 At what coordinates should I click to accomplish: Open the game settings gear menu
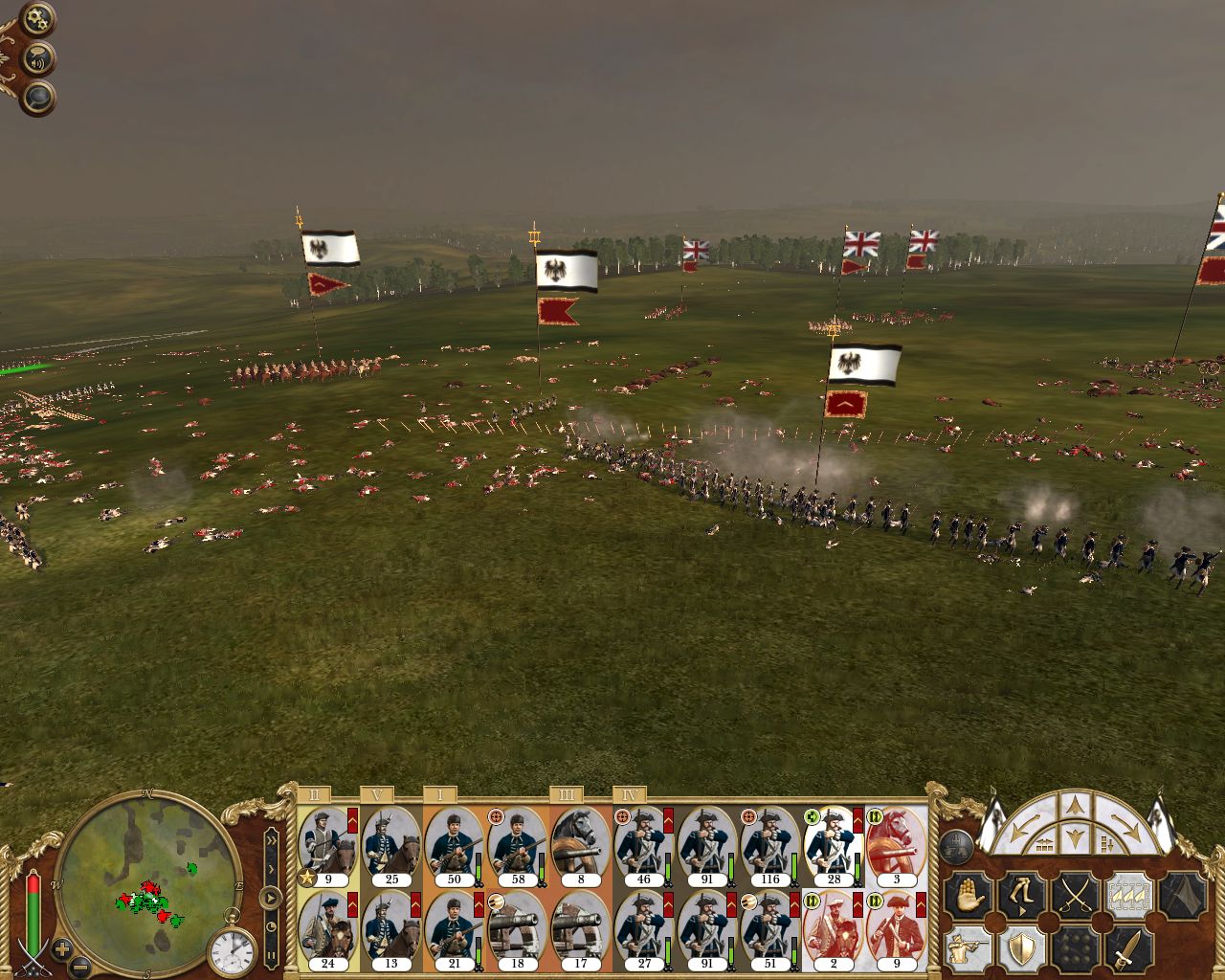(x=38, y=19)
